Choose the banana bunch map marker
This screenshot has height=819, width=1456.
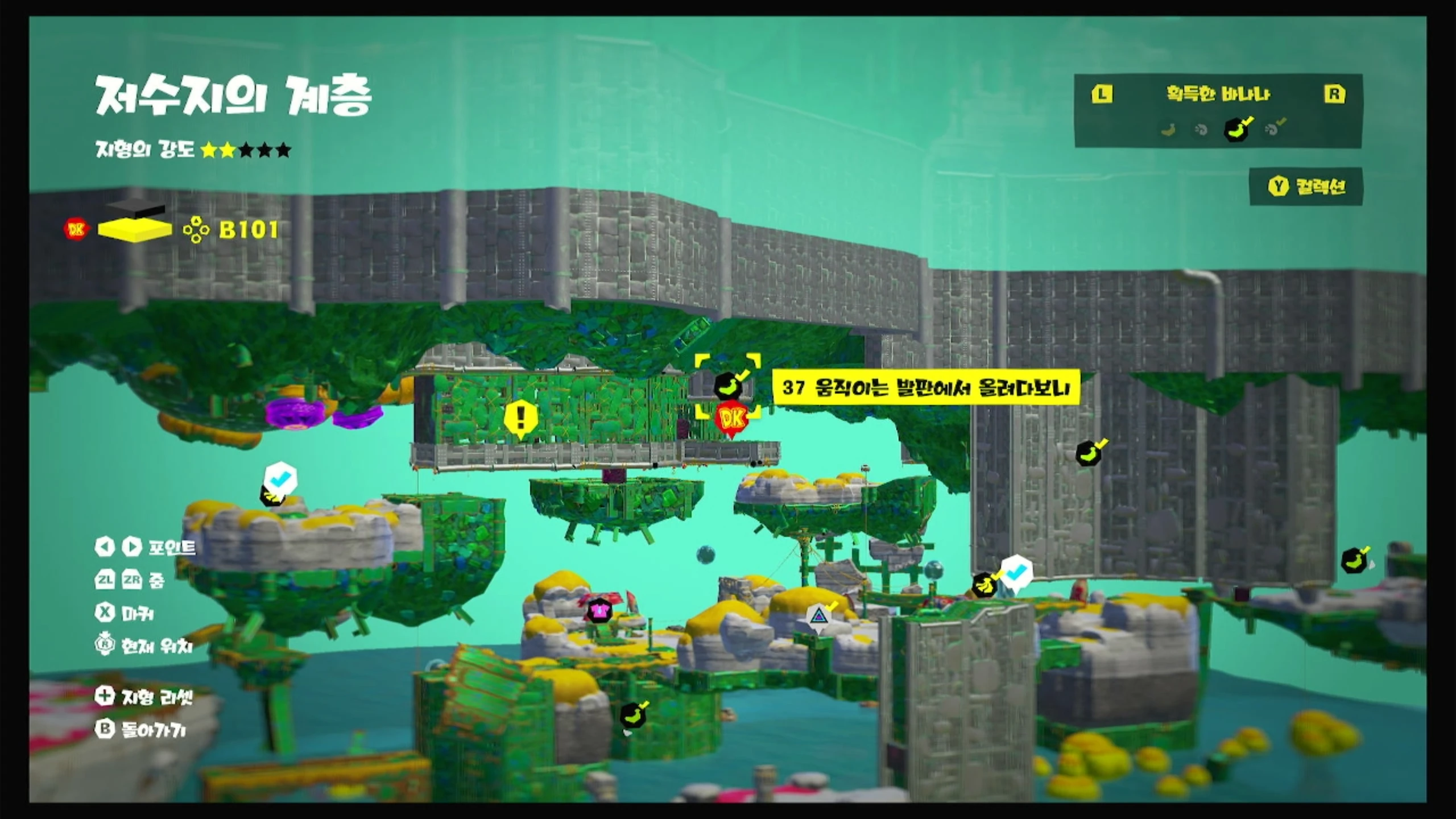click(x=983, y=584)
